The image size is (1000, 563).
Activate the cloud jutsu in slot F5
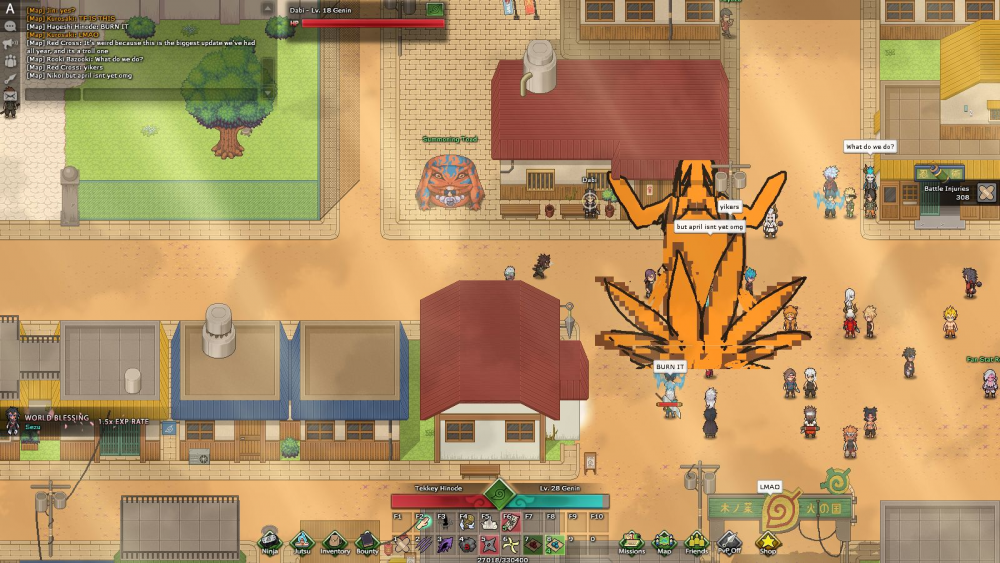coord(488,522)
